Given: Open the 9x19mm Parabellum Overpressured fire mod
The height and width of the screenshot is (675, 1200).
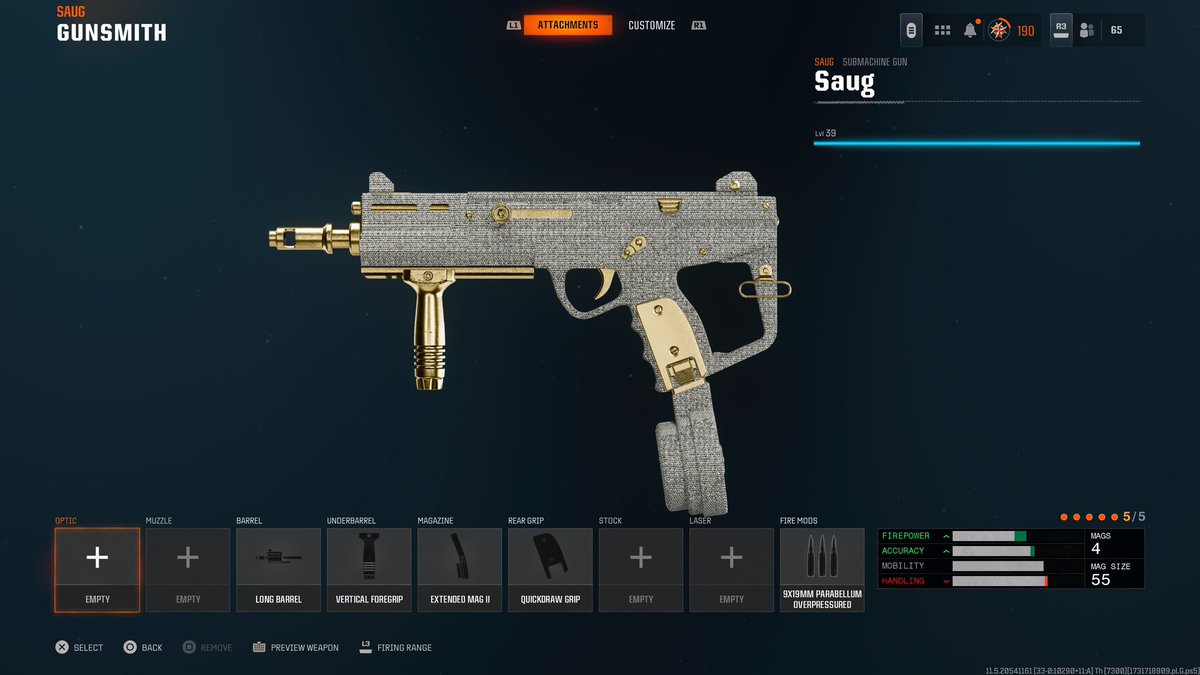Looking at the screenshot, I should 822,569.
